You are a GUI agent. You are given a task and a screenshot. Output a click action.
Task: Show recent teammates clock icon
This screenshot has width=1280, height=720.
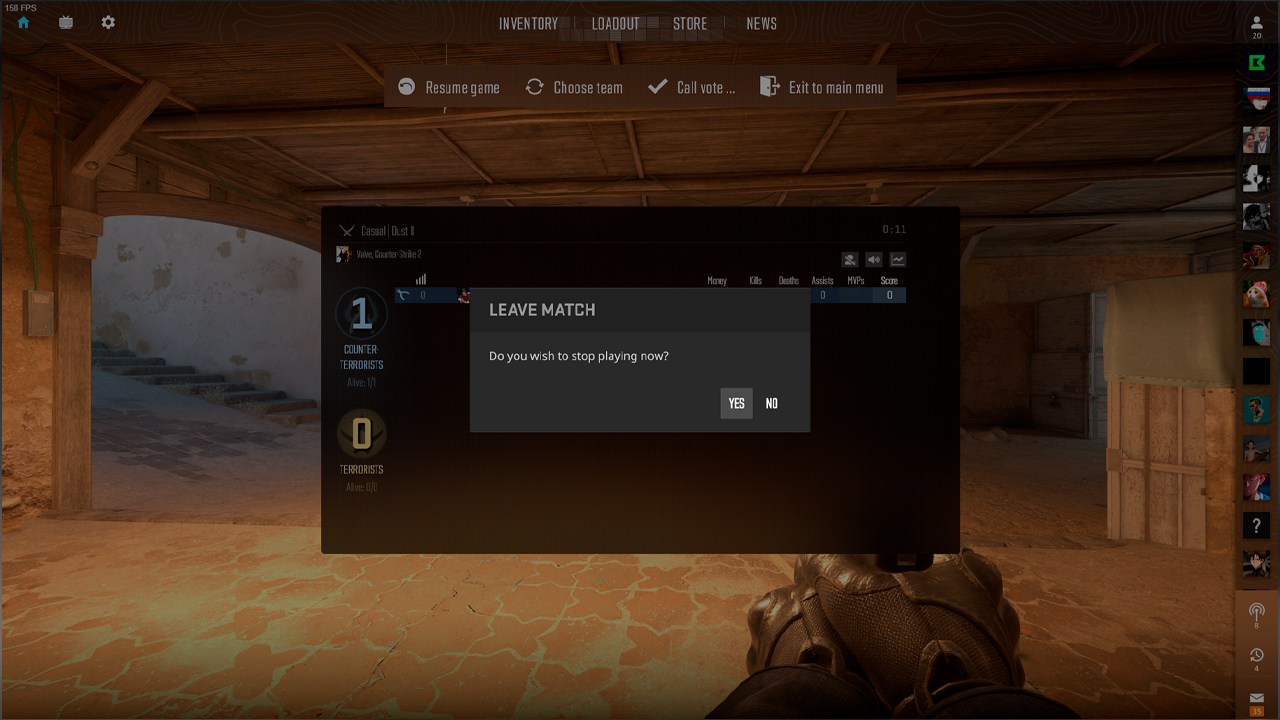(1257, 655)
